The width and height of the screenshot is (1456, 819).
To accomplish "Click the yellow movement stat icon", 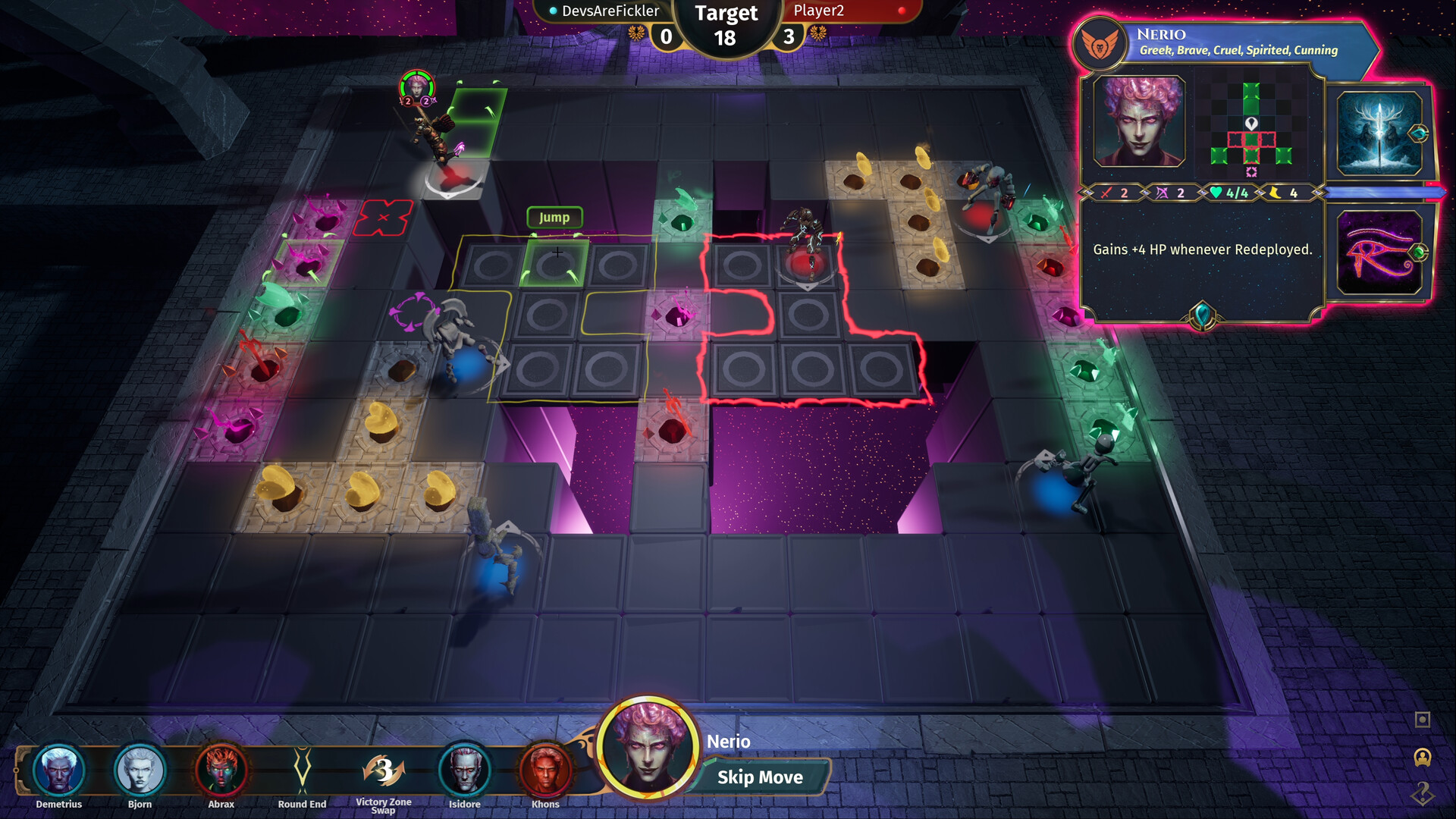I will tap(1275, 193).
